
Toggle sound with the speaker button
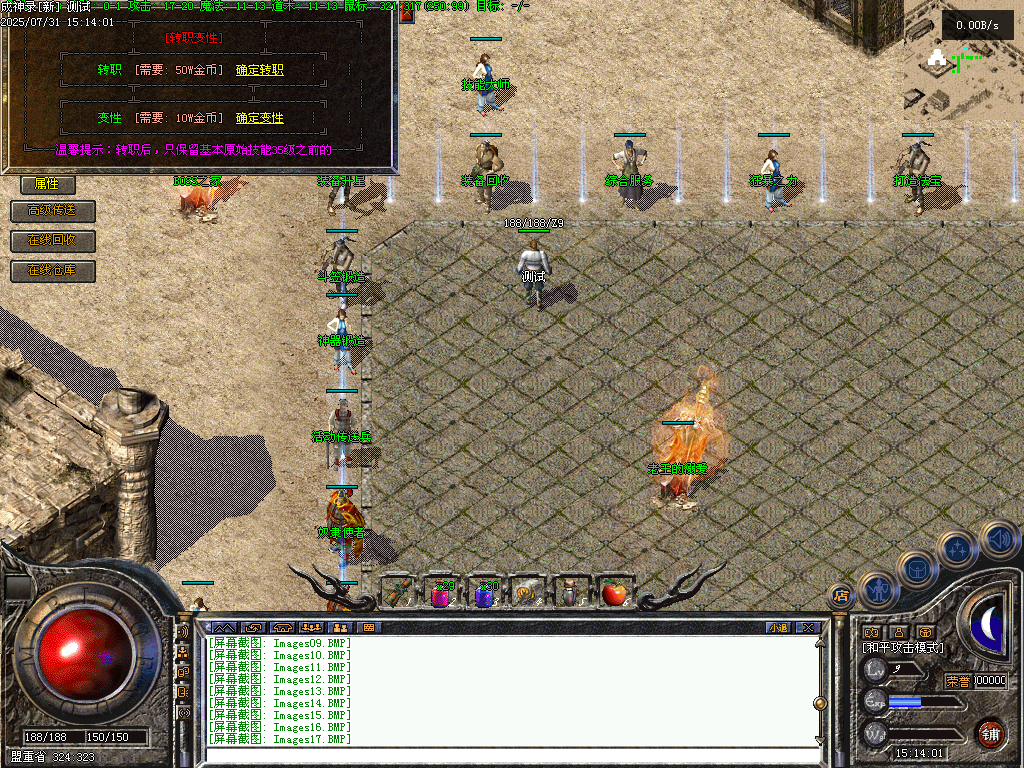click(998, 539)
